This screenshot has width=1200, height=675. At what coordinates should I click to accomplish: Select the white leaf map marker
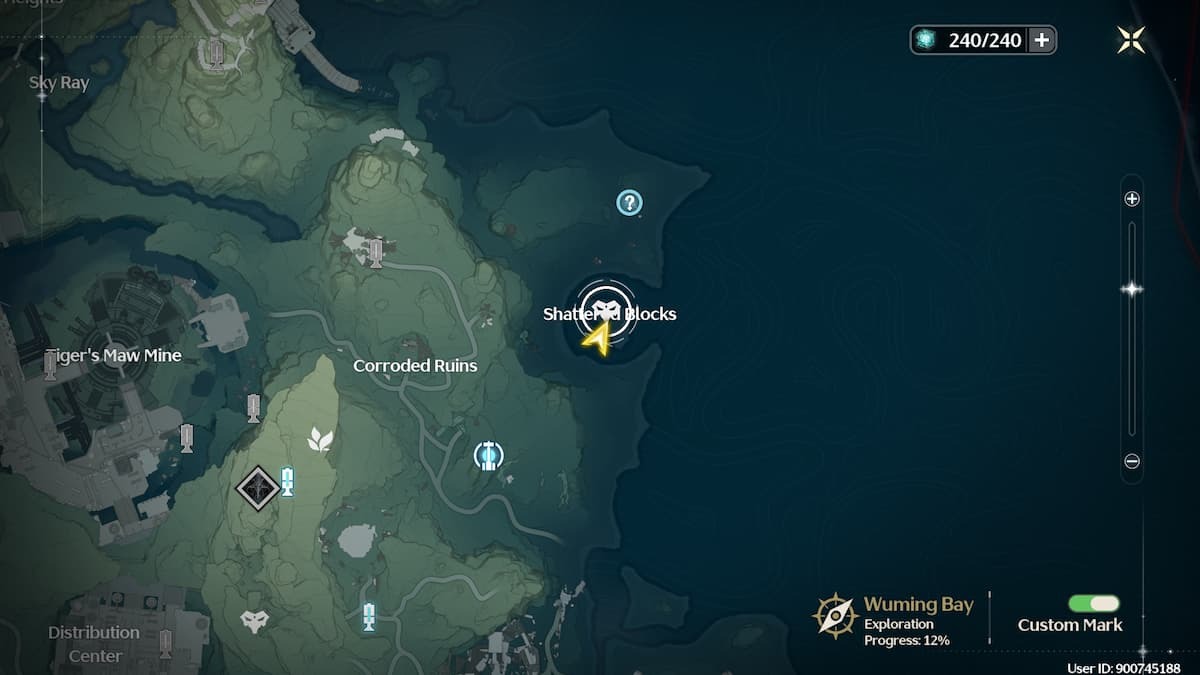coord(320,439)
